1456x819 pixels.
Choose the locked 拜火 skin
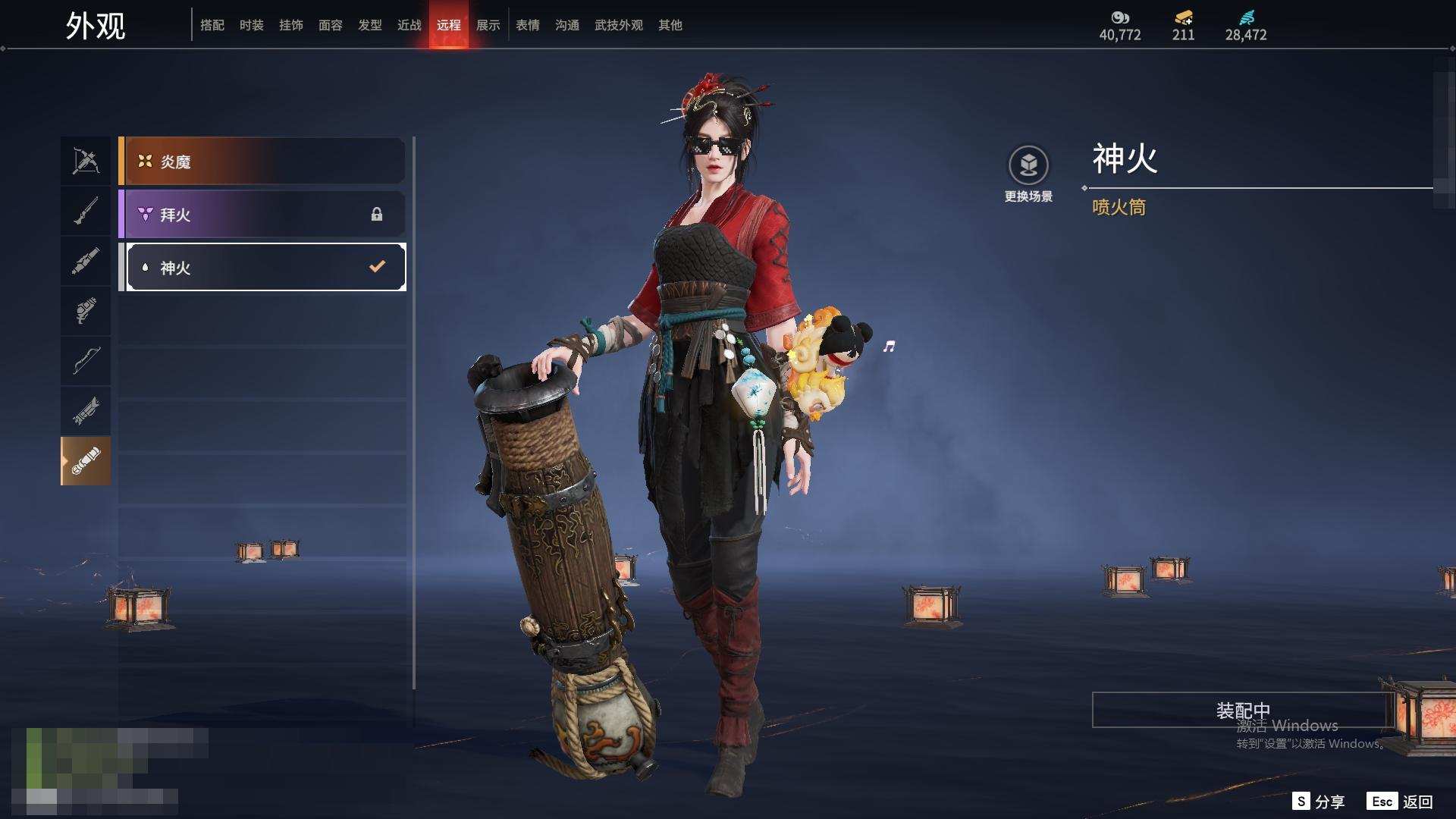click(x=262, y=215)
